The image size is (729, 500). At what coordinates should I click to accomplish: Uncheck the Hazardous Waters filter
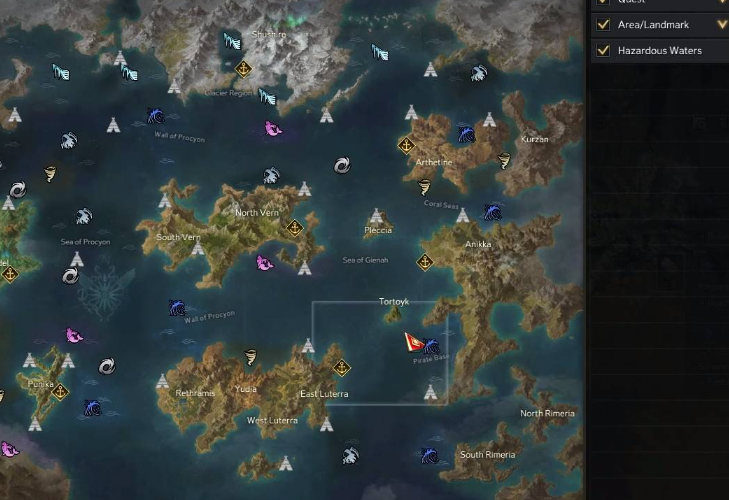click(x=603, y=50)
